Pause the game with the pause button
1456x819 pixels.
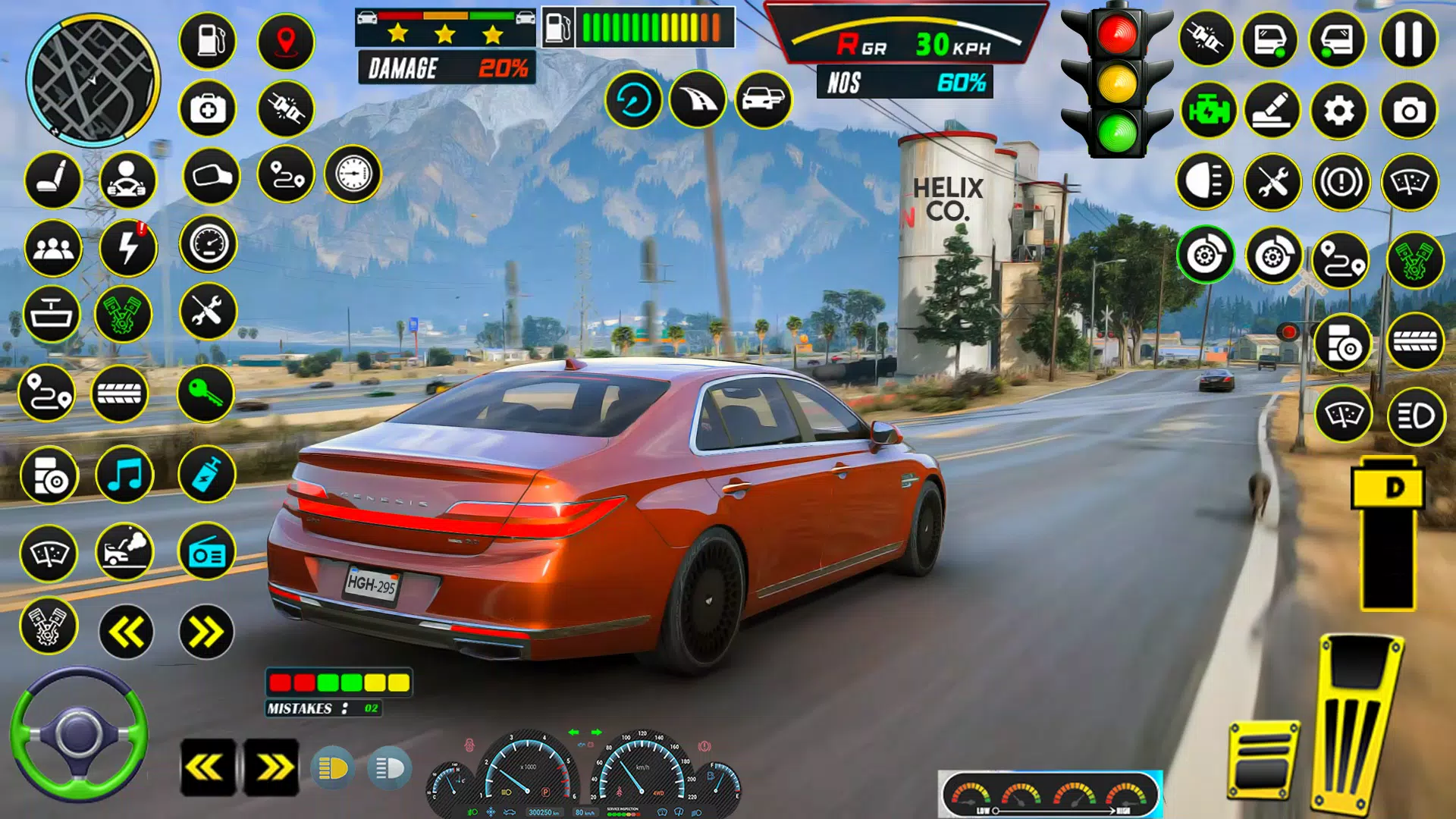pos(1408,39)
